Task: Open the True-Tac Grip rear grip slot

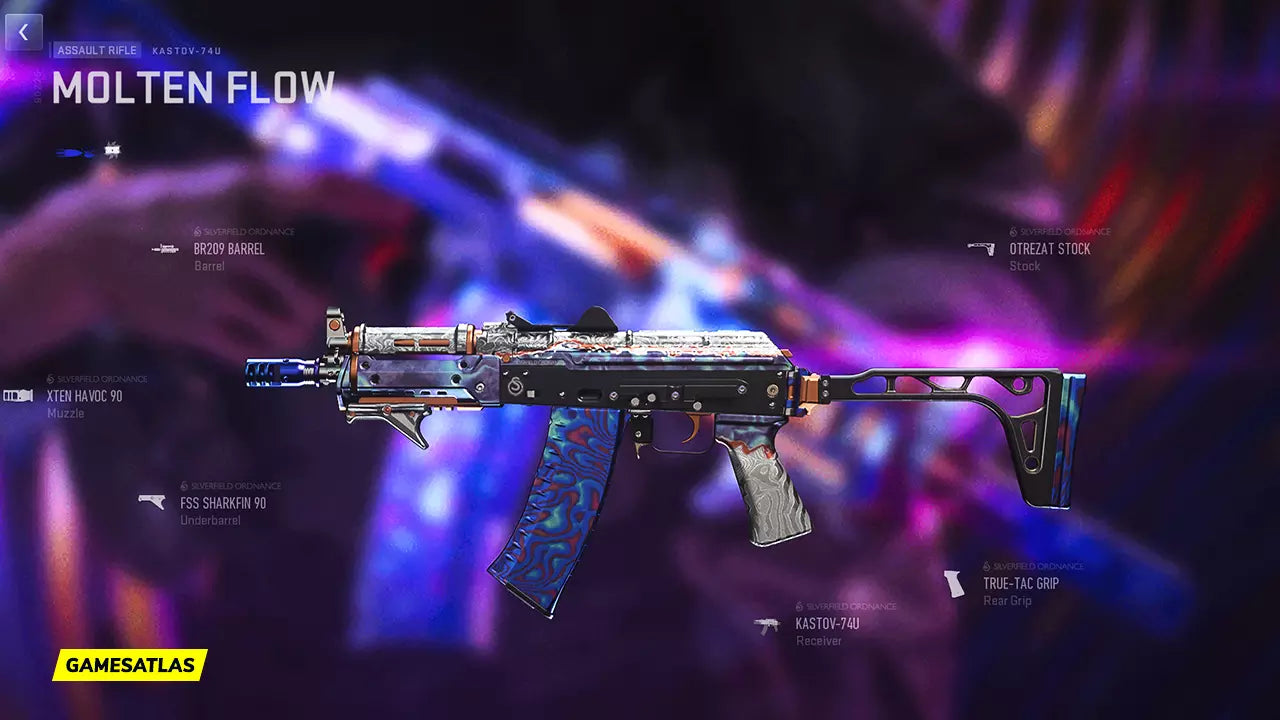Action: [1020, 583]
